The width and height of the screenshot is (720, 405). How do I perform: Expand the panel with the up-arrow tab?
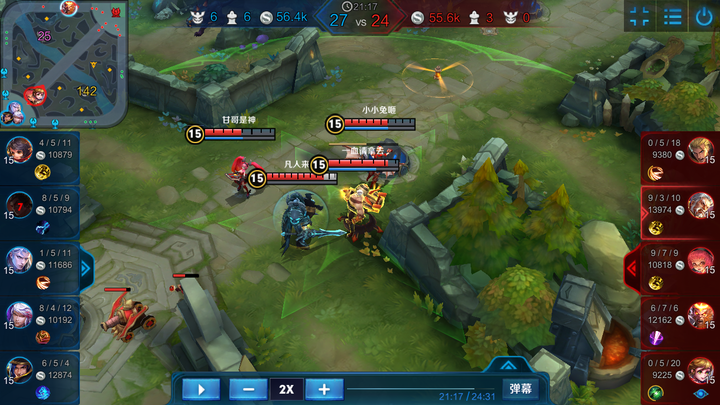click(x=510, y=366)
